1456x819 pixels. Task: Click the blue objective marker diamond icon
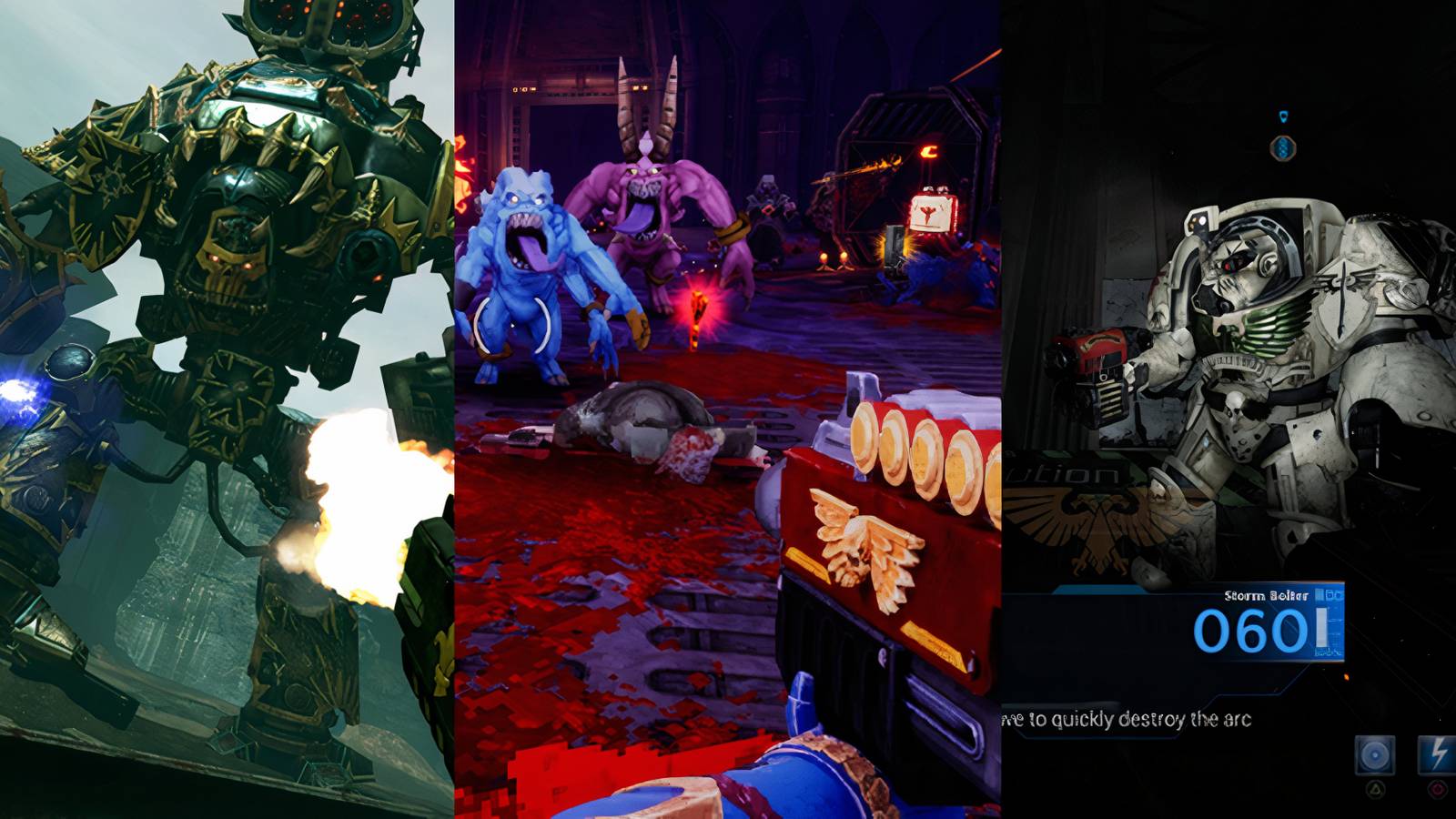1283,116
